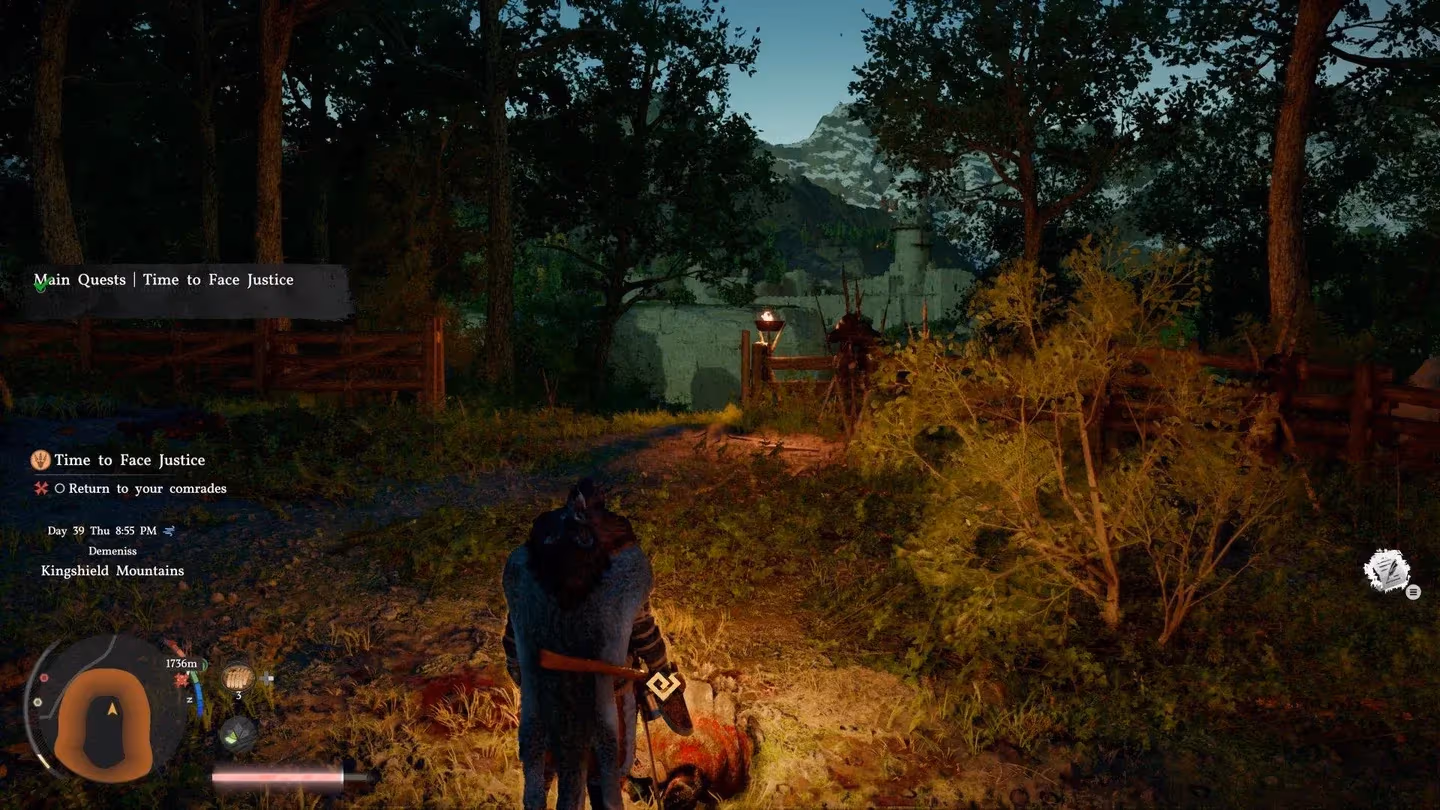Check the circle beside Return to your comrades

click(61, 488)
